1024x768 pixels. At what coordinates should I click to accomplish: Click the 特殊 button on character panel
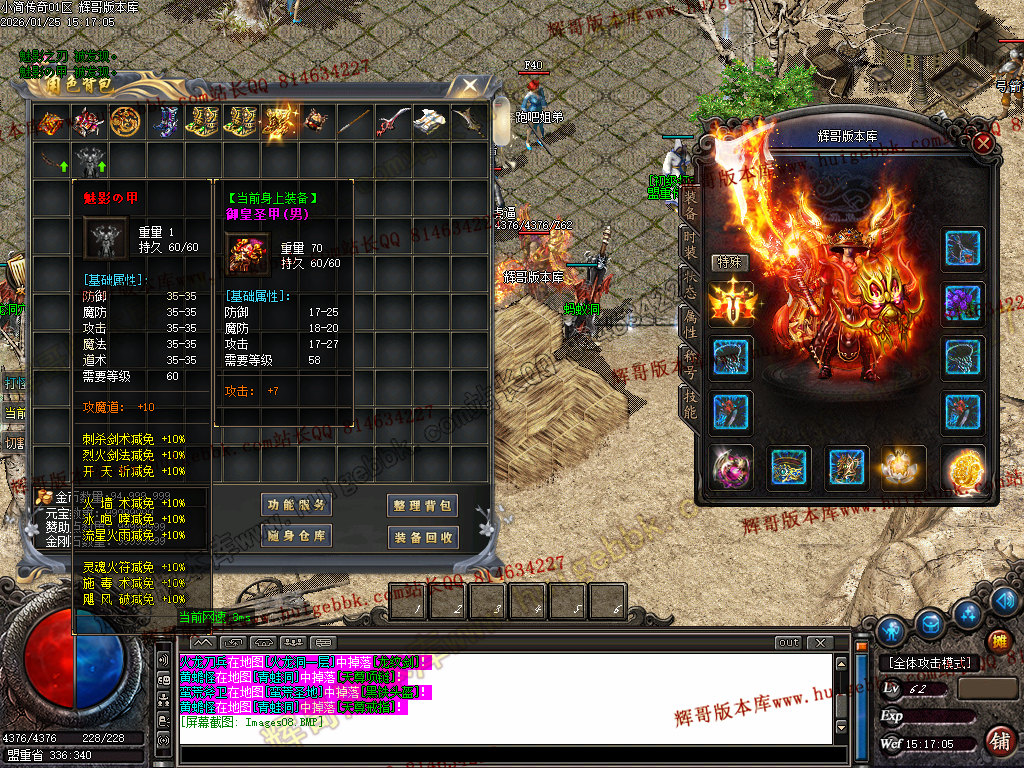coord(729,262)
